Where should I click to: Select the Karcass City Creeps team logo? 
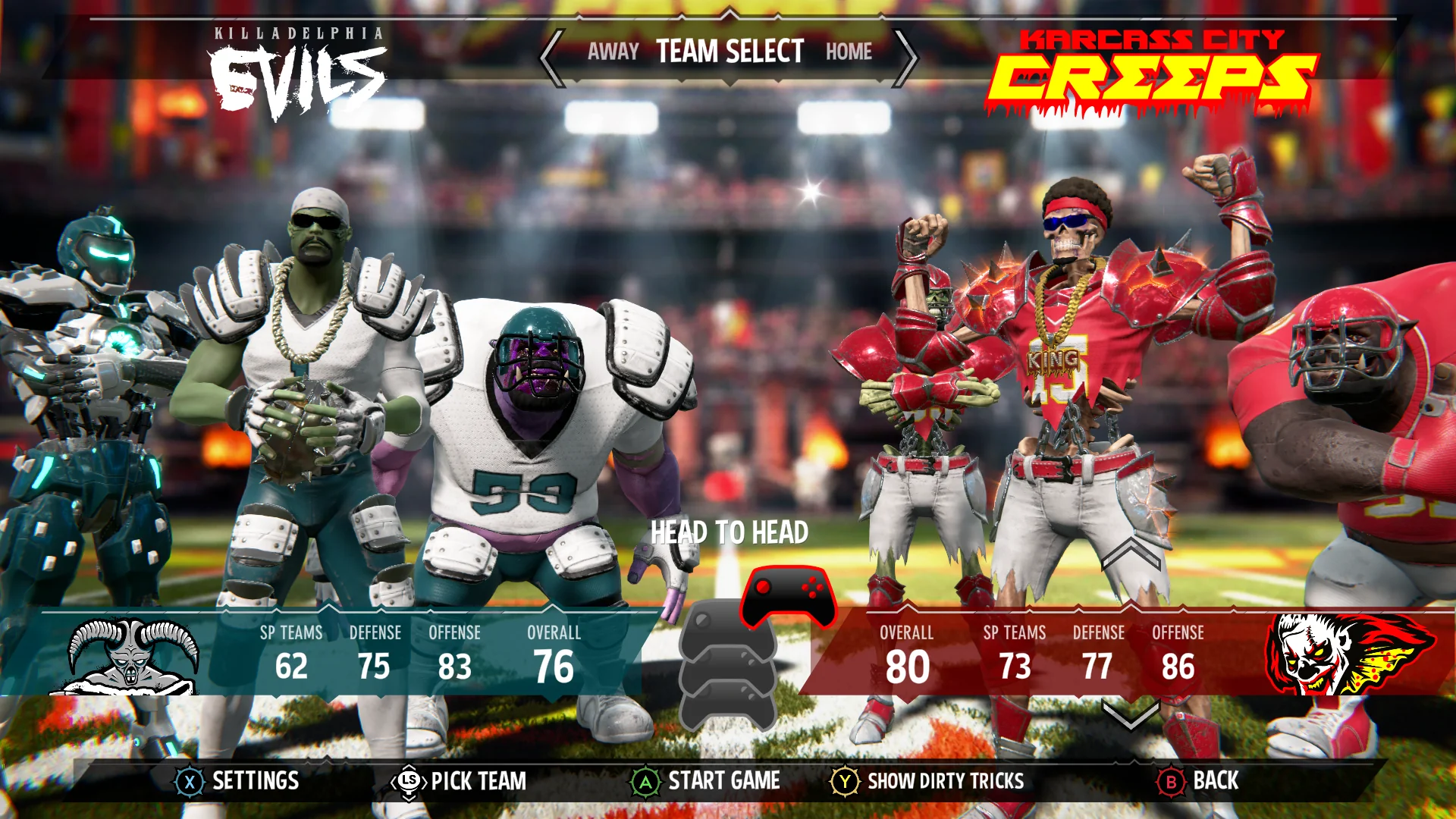pos(1151,73)
